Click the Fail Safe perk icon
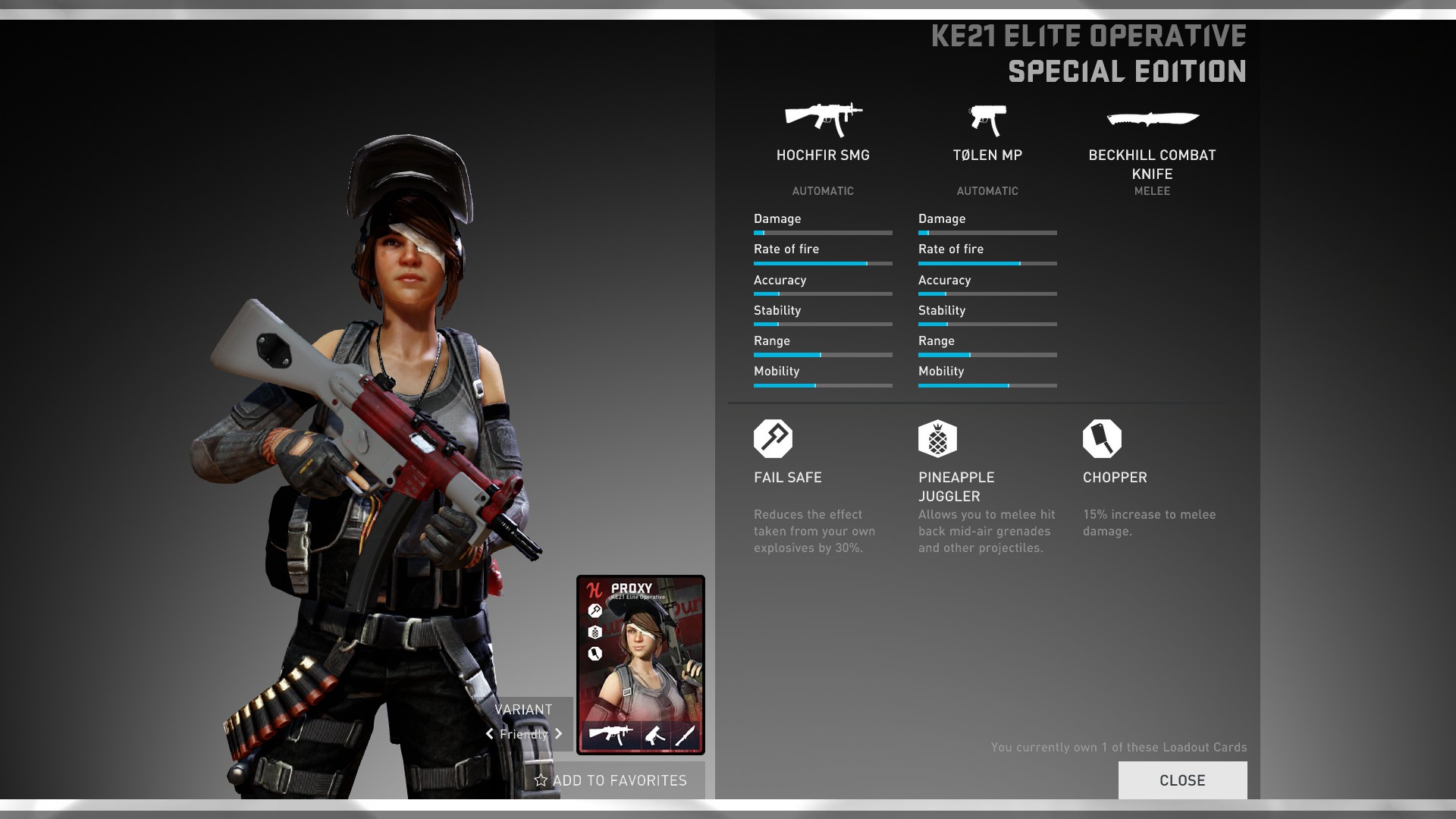The height and width of the screenshot is (819, 1456). (773, 438)
